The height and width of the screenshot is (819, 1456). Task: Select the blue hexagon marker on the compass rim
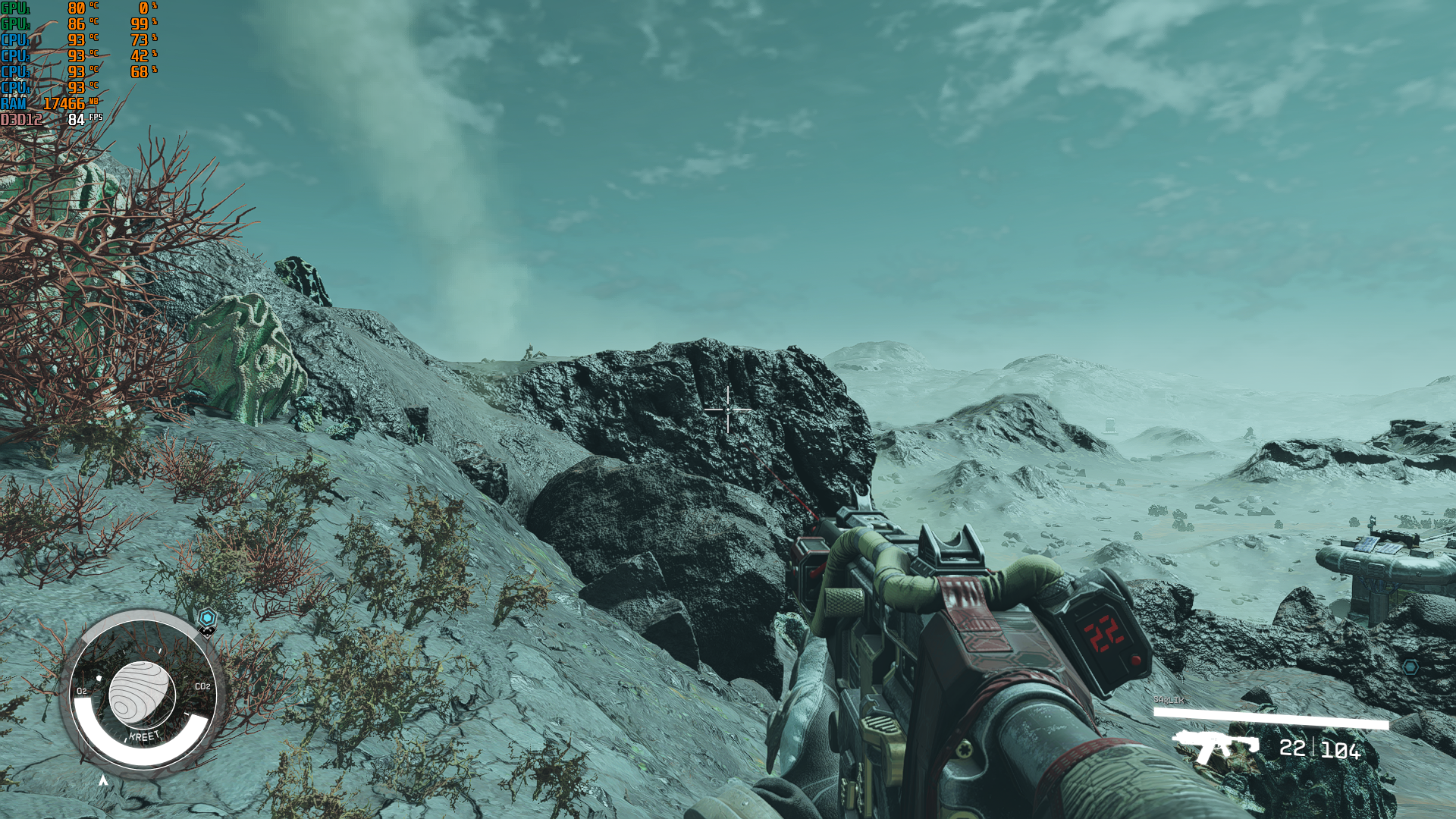tap(207, 618)
